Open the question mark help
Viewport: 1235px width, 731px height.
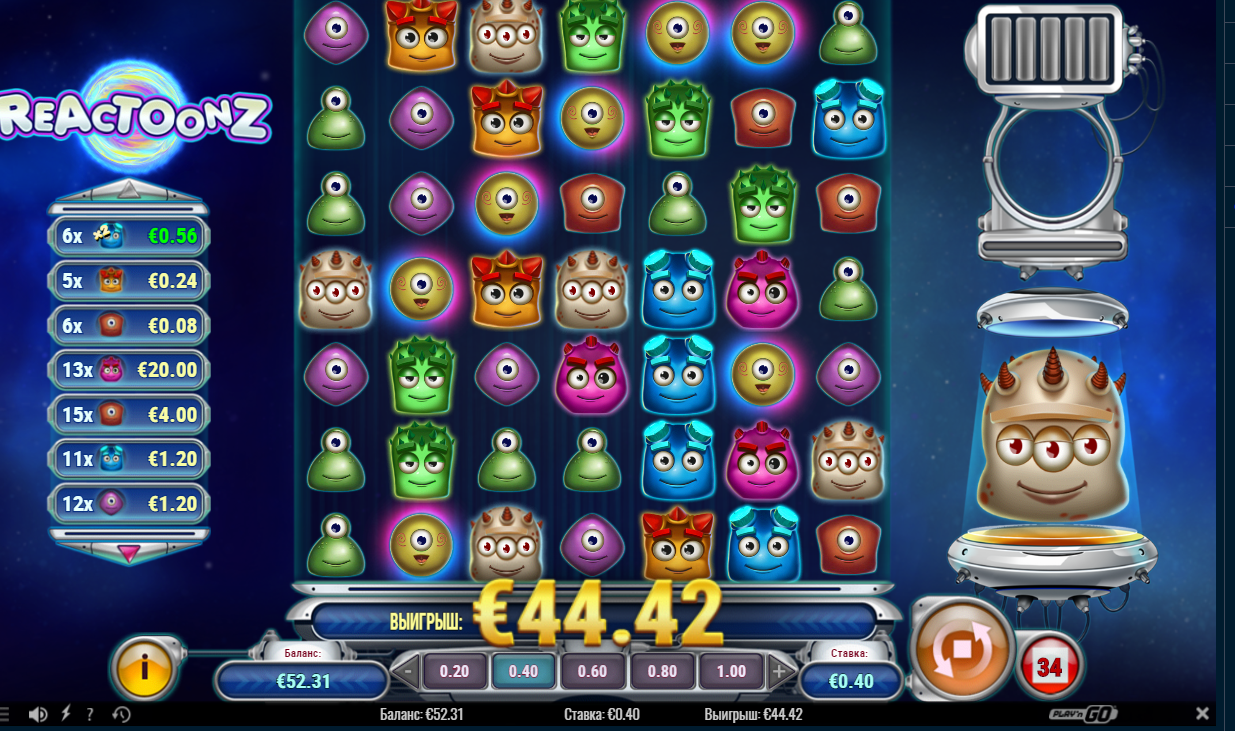90,714
